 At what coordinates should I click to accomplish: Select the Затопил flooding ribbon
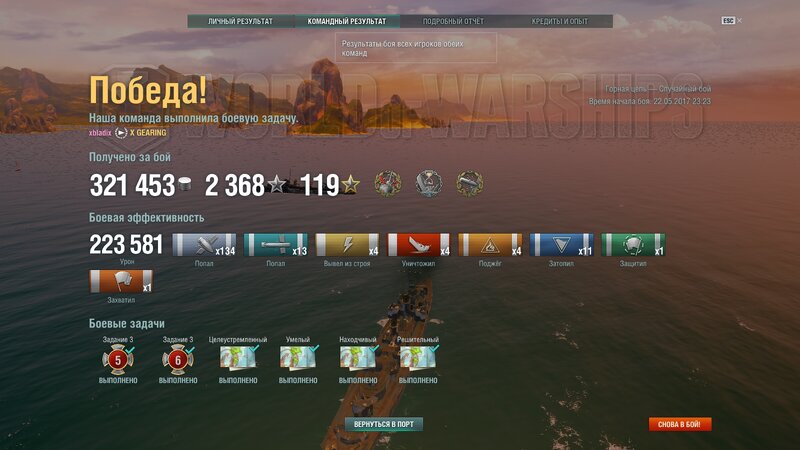pos(561,245)
